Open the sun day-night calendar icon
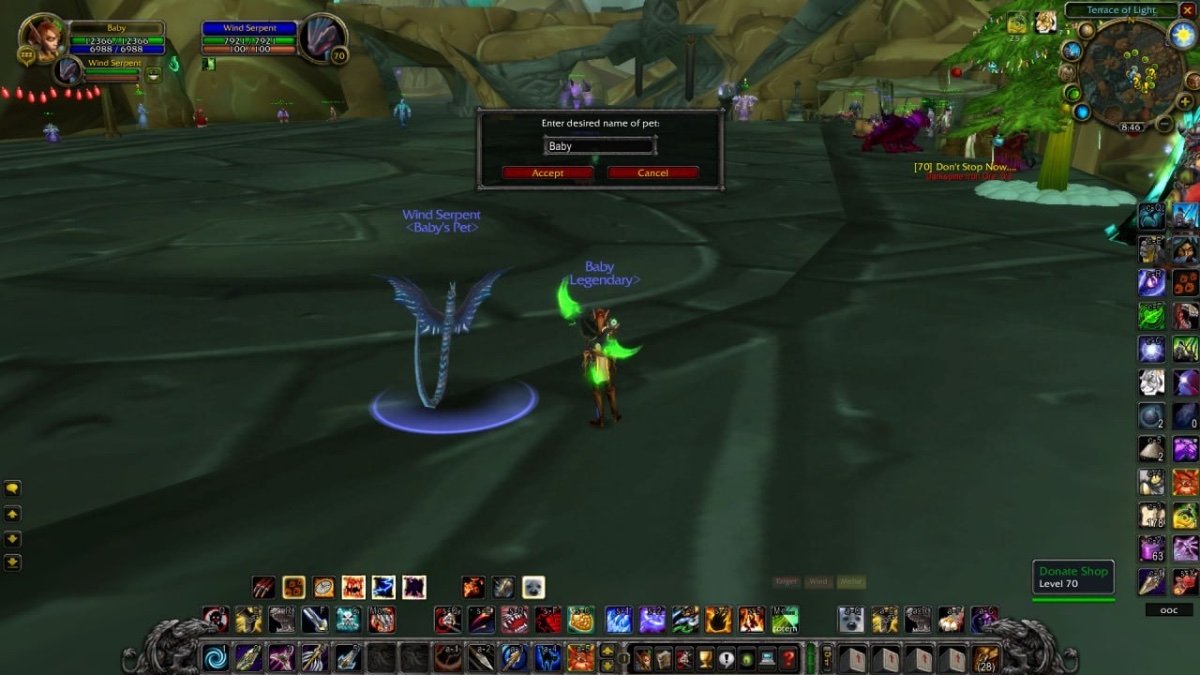1200x675 pixels. (x=1183, y=35)
